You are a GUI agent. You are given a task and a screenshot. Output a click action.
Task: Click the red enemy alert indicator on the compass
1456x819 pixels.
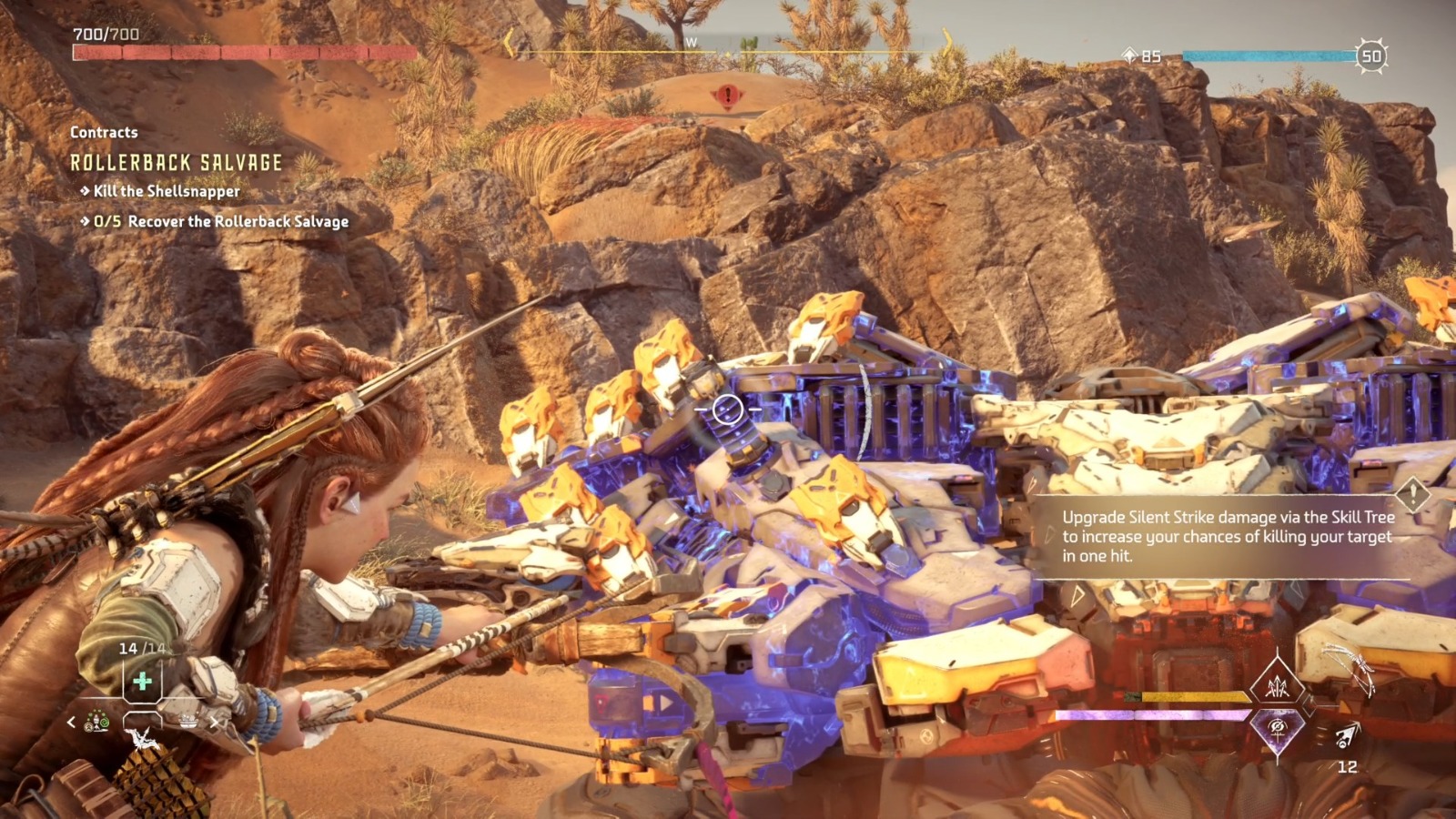pyautogui.click(x=726, y=95)
